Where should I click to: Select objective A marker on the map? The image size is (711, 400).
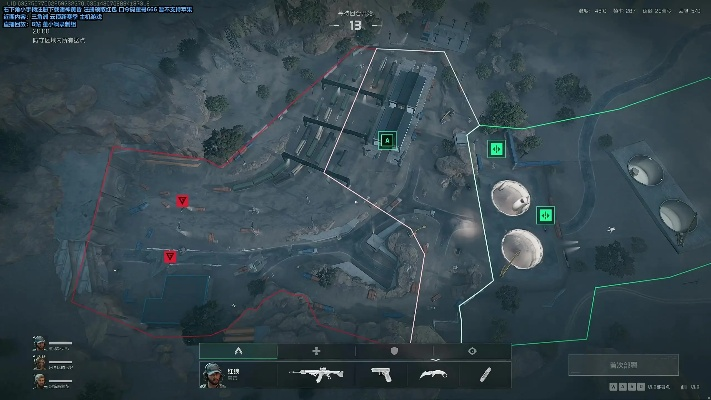pyautogui.click(x=388, y=141)
